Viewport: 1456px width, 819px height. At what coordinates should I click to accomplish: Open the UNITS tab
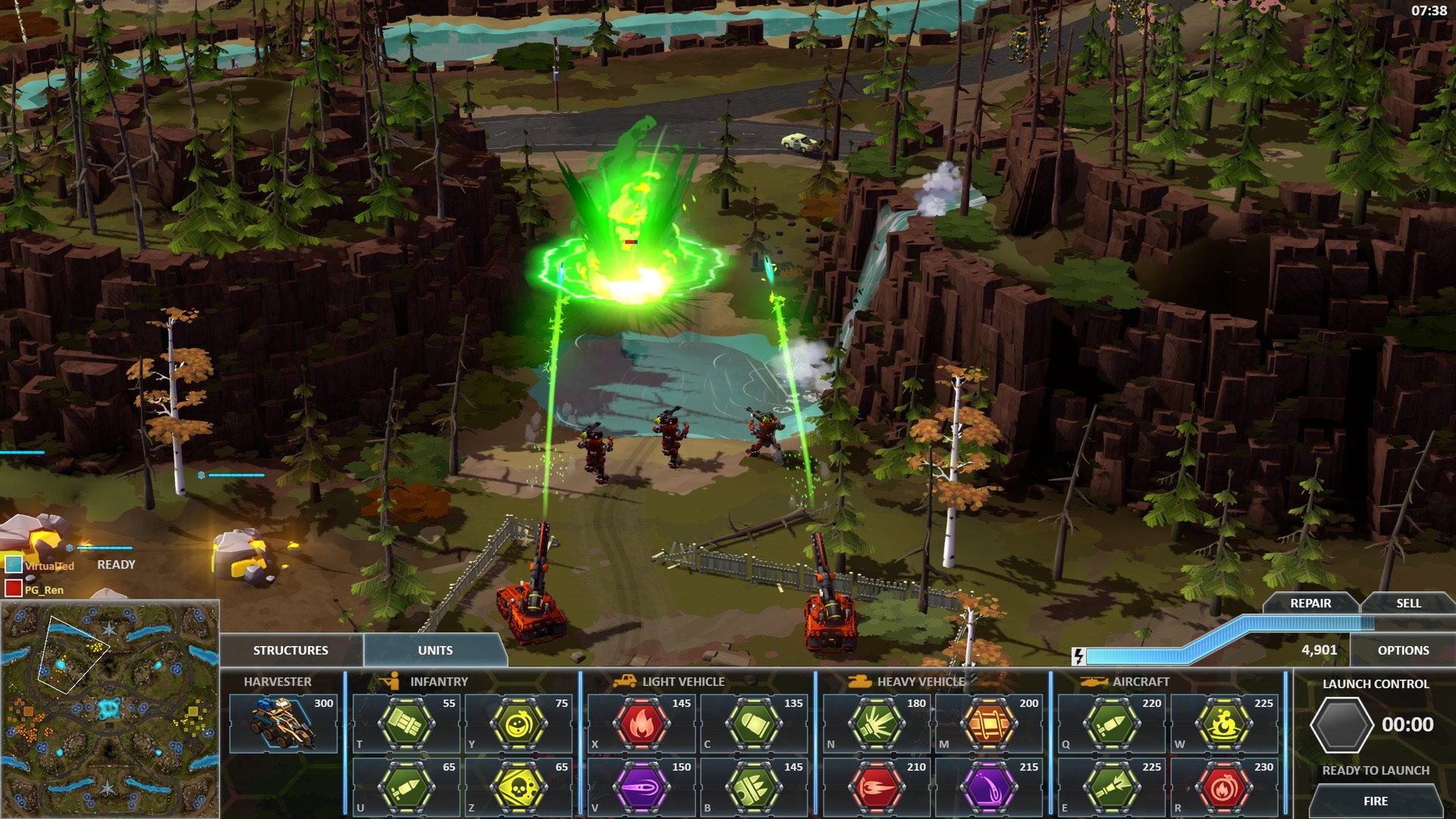[434, 650]
